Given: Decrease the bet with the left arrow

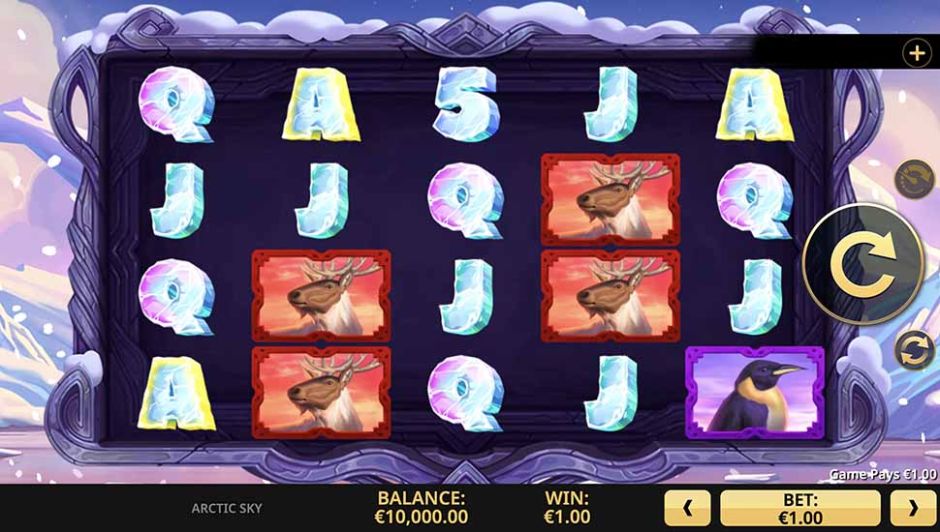Looking at the screenshot, I should tap(687, 508).
